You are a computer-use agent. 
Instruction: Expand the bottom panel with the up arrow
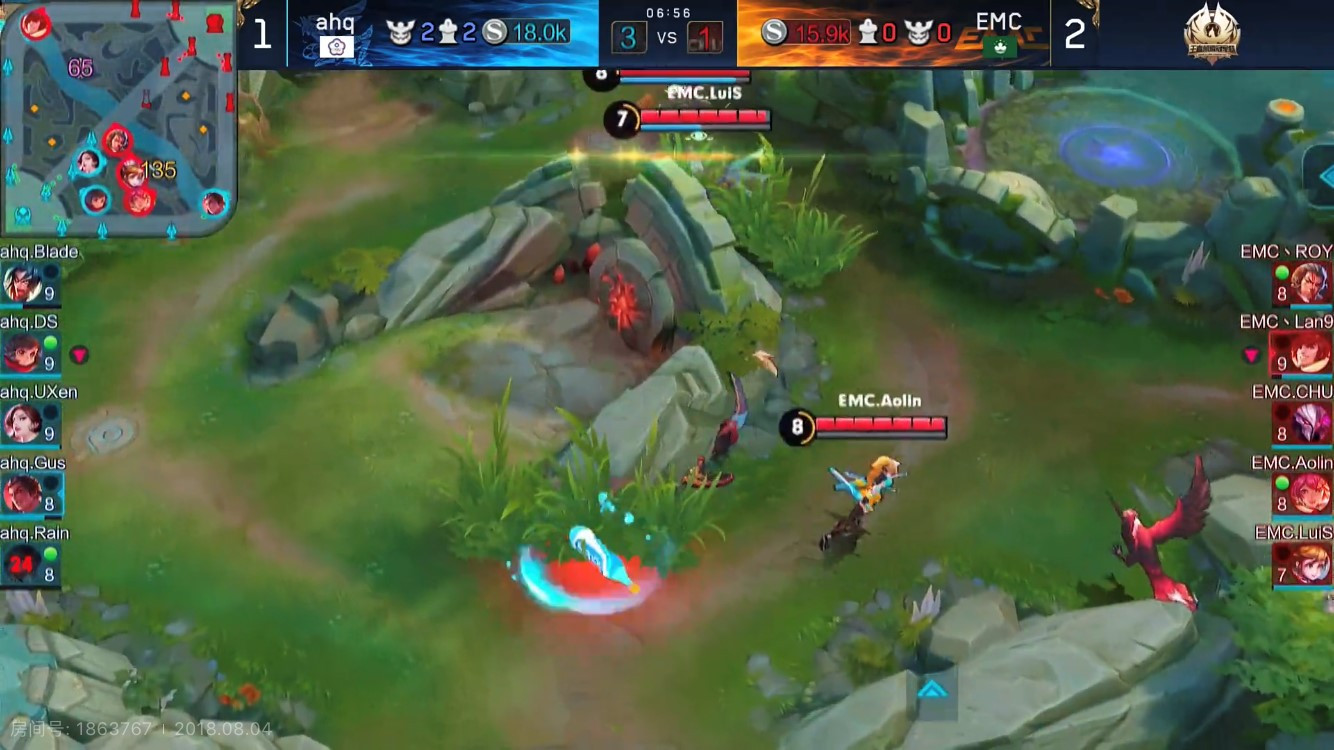coord(932,688)
